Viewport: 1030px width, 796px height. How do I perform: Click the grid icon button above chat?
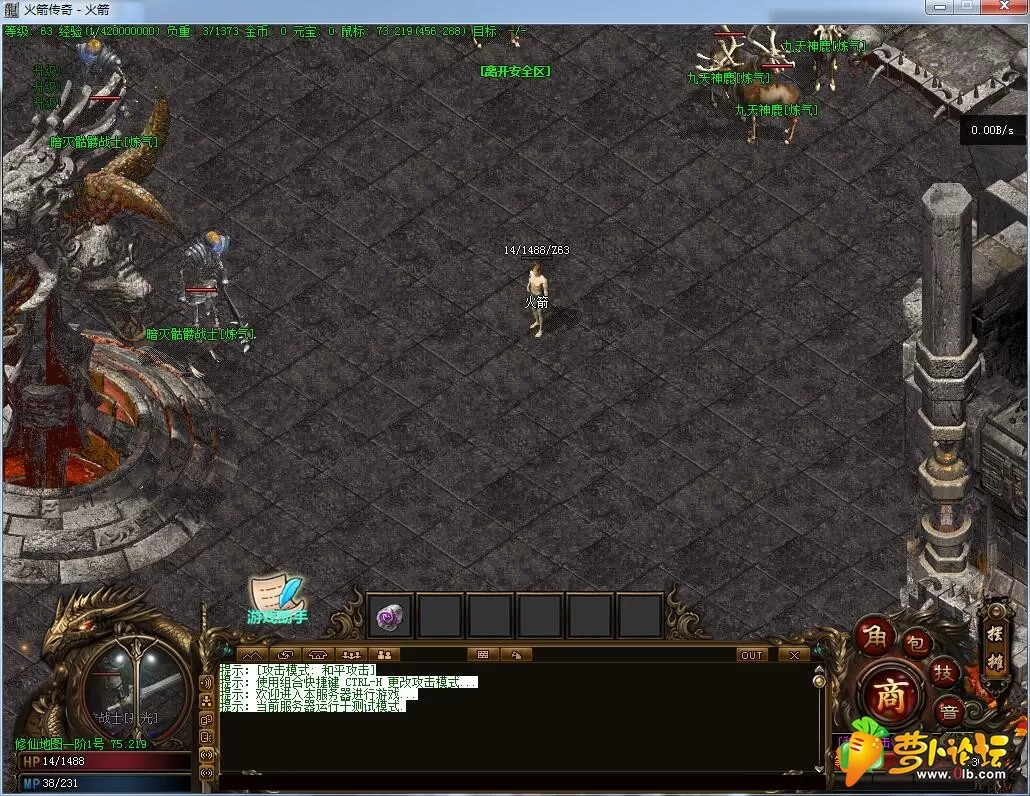click(483, 655)
